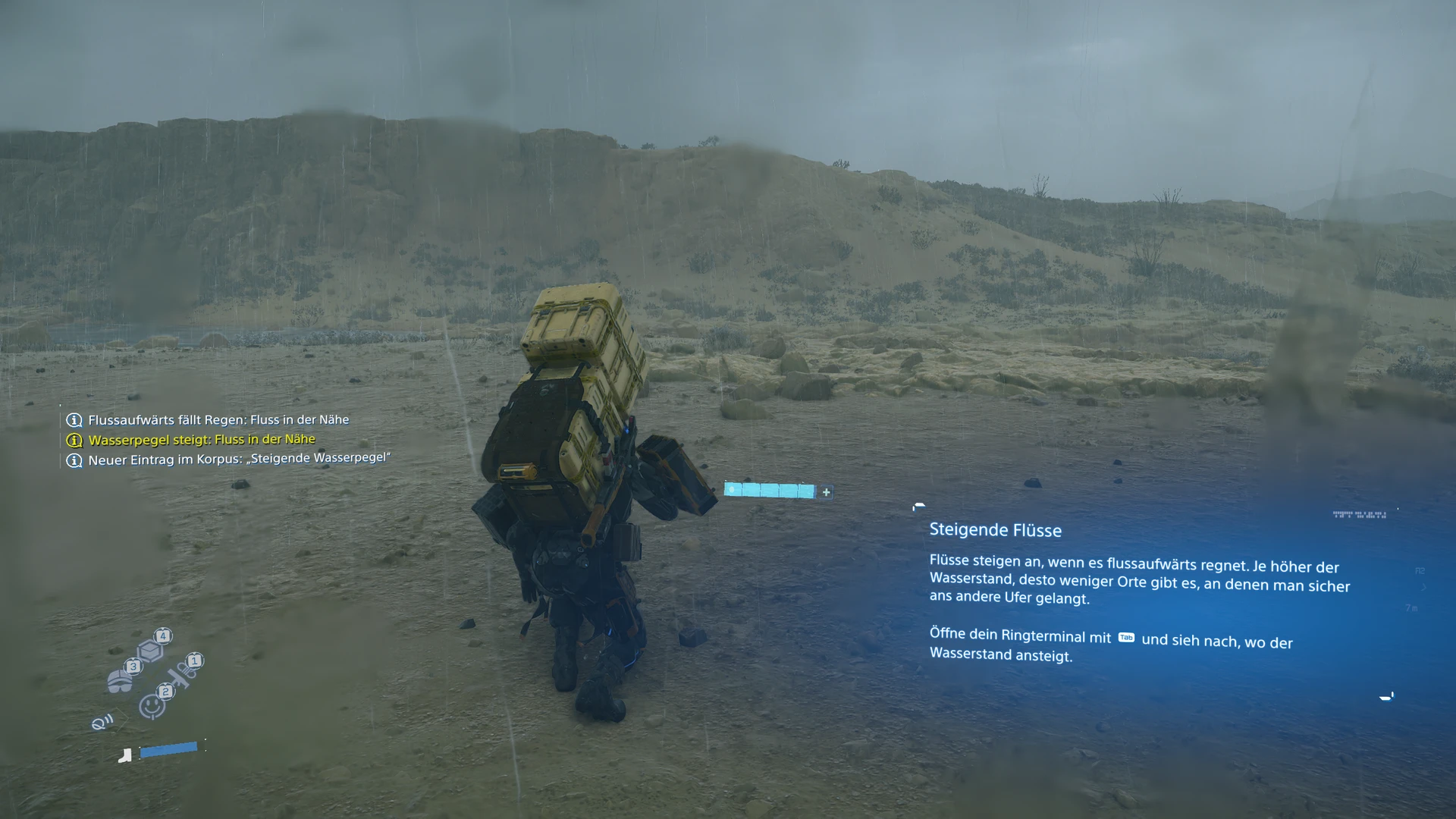The height and width of the screenshot is (819, 1456).
Task: Click the info icon next to 'Flussaufwärts fällt Regen'
Action: click(74, 419)
